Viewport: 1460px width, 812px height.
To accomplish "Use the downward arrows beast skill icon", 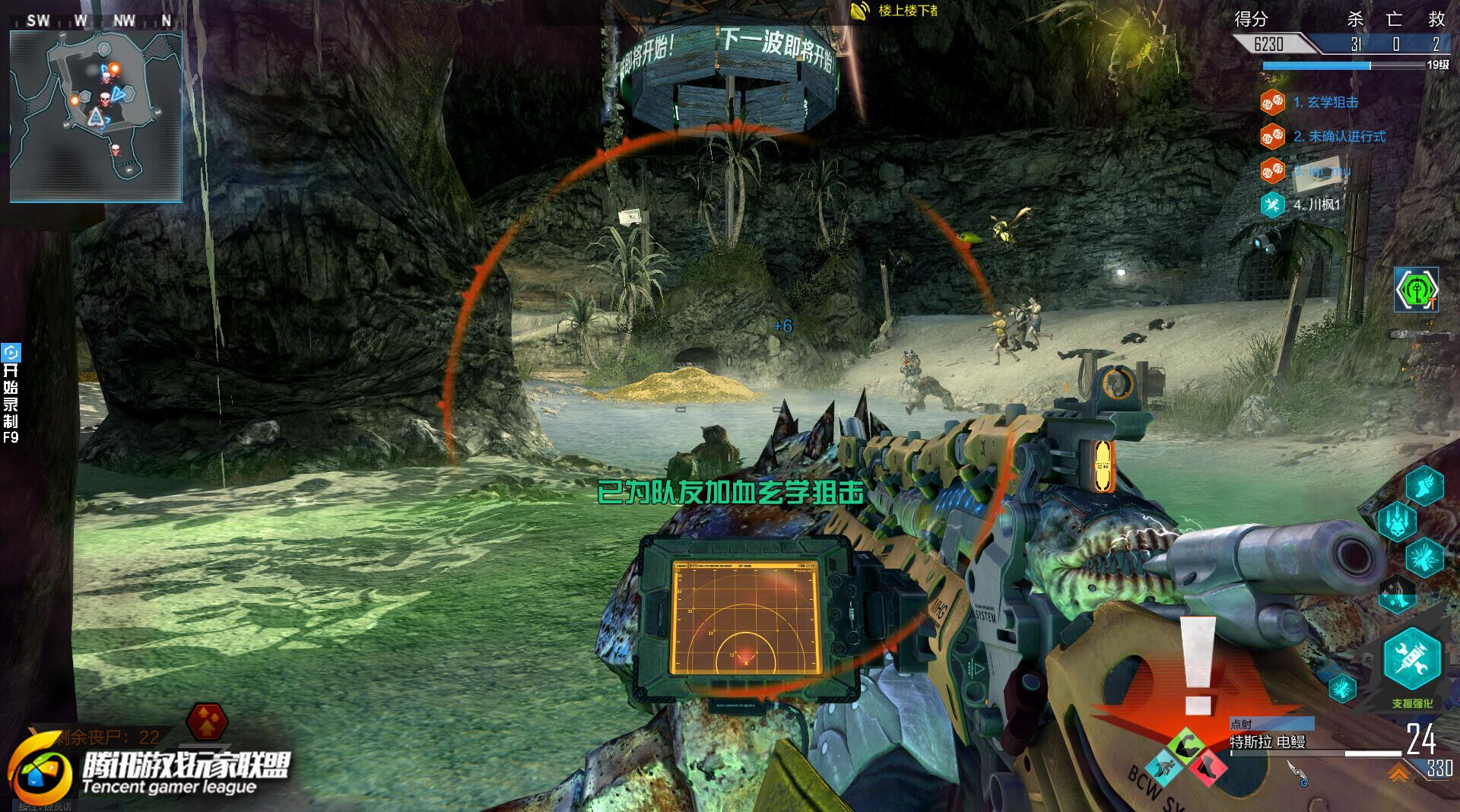I will tap(1397, 522).
